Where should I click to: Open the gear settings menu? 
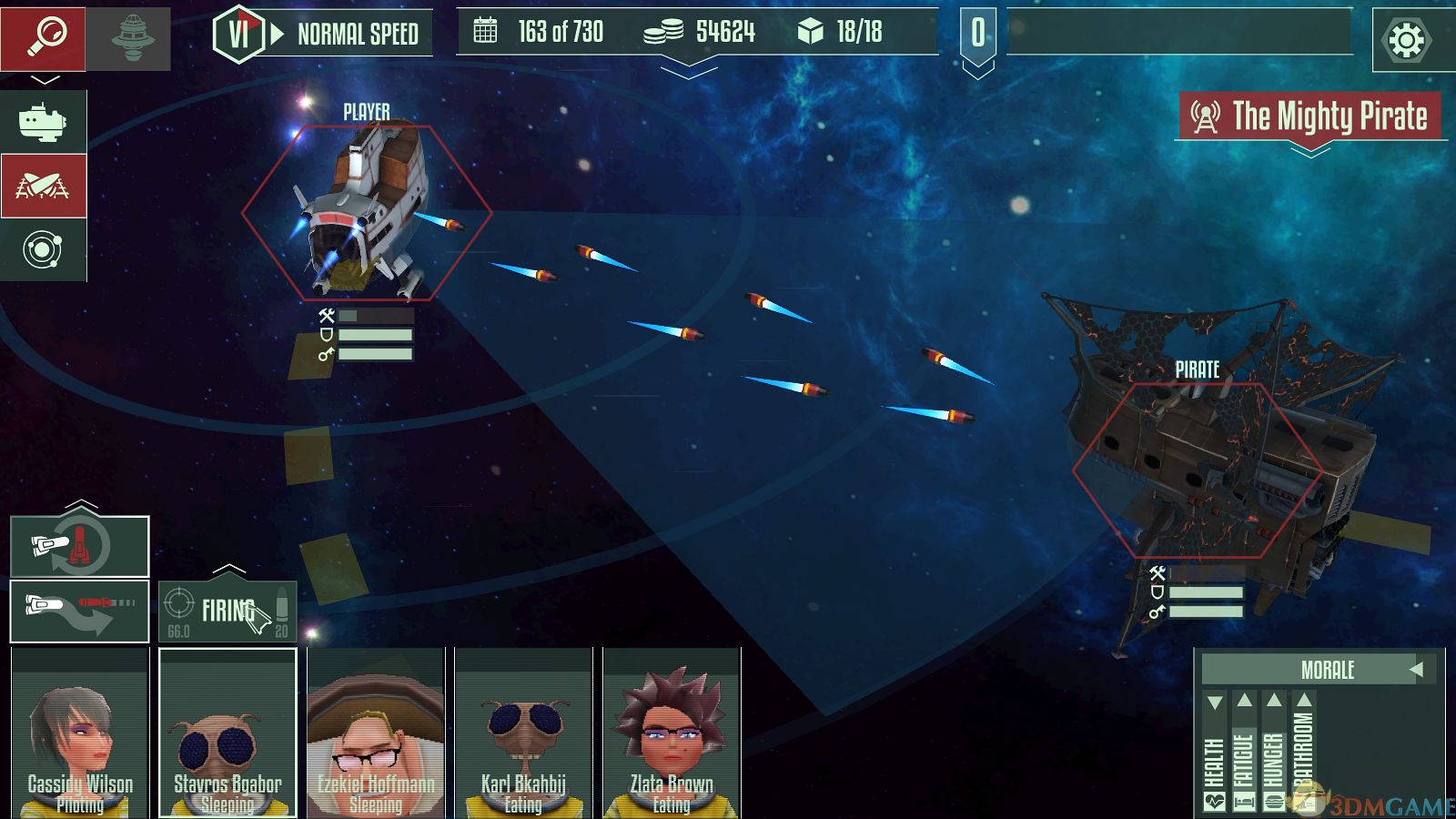click(x=1406, y=40)
